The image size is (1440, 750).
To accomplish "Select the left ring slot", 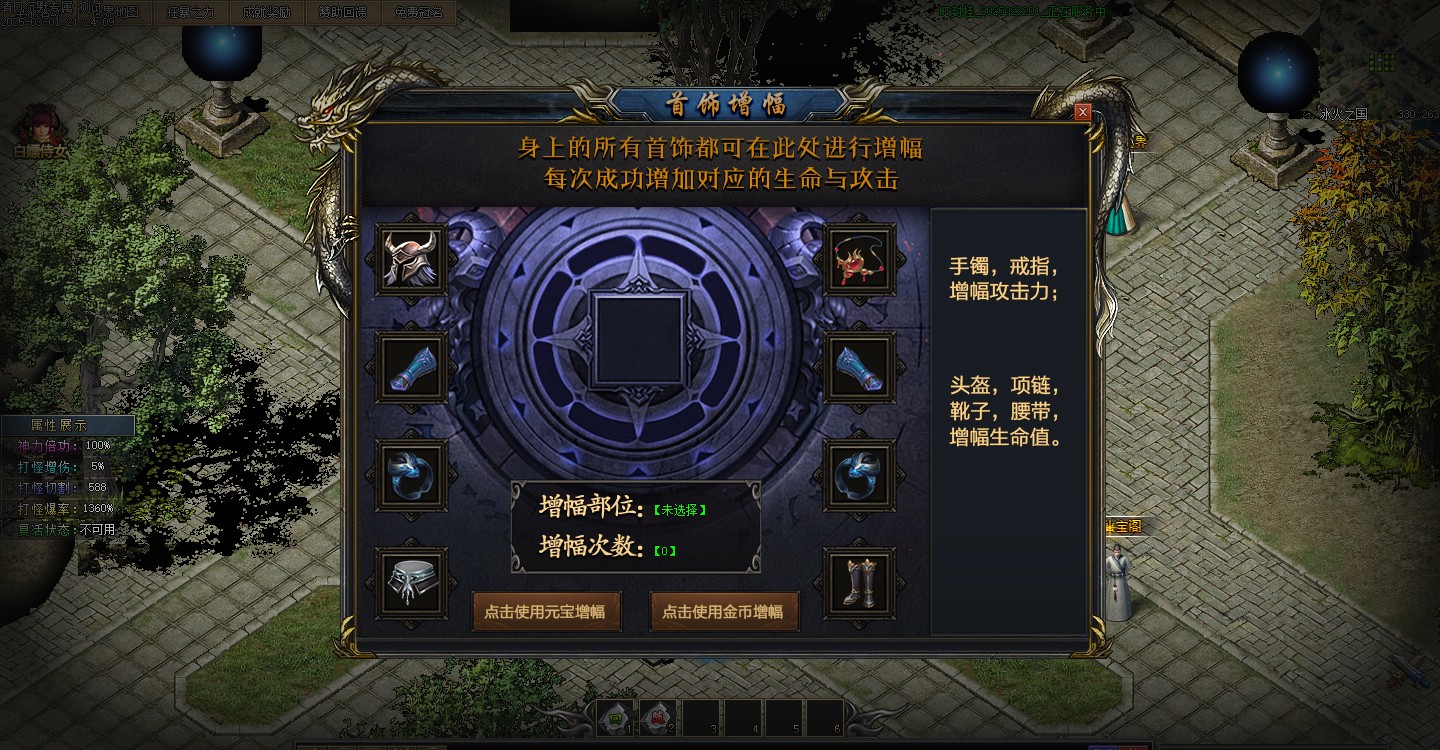I will pos(411,476).
